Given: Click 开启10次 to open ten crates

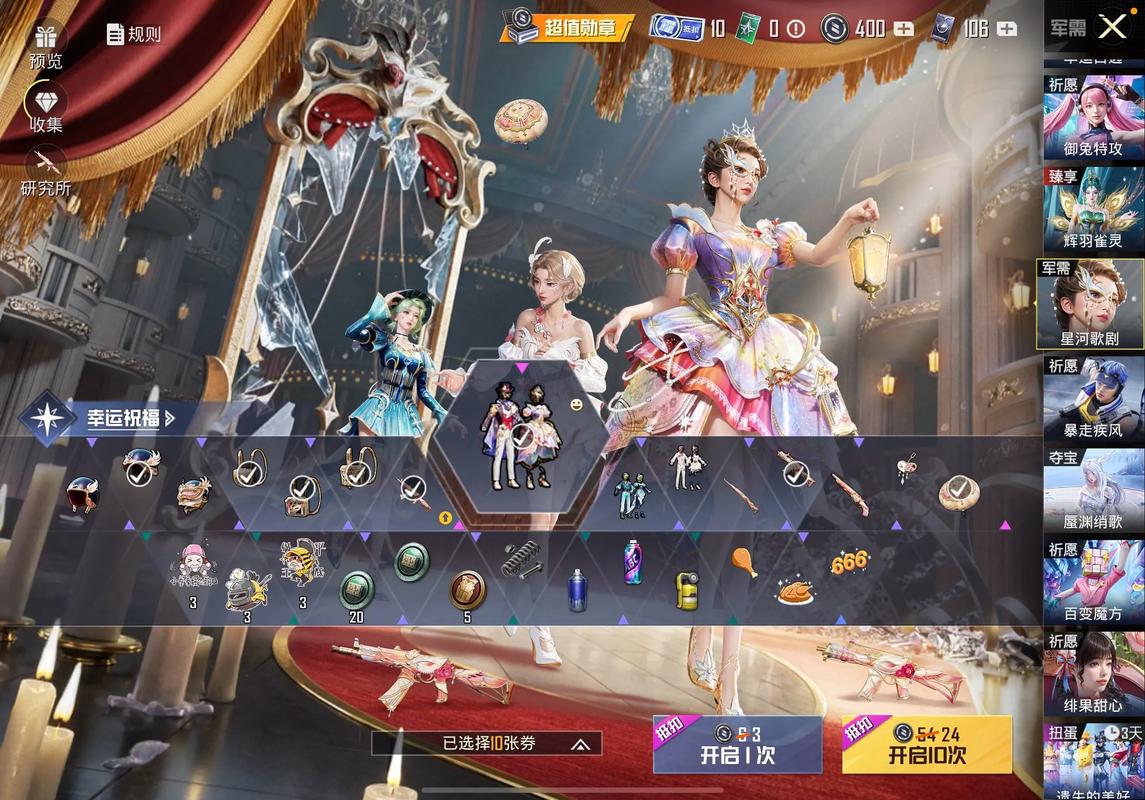Looking at the screenshot, I should 926,745.
